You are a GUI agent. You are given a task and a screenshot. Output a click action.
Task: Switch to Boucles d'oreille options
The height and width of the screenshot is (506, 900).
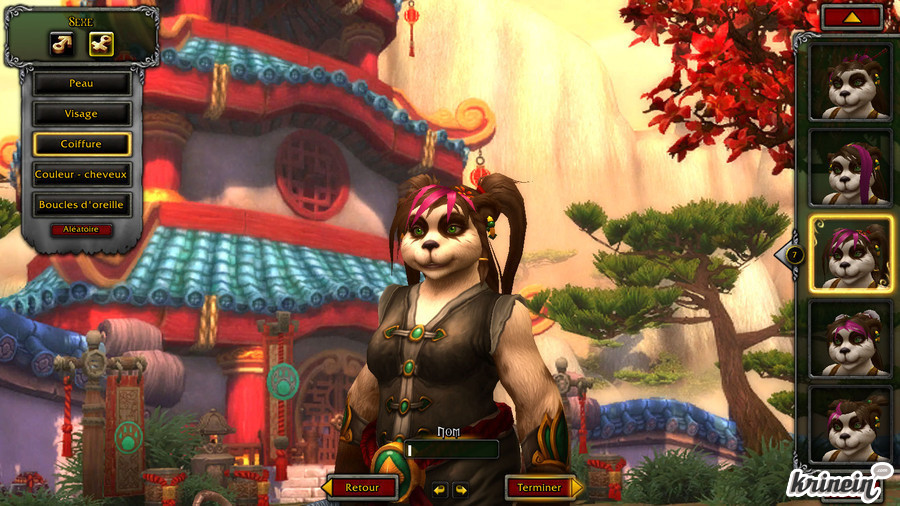pos(81,205)
